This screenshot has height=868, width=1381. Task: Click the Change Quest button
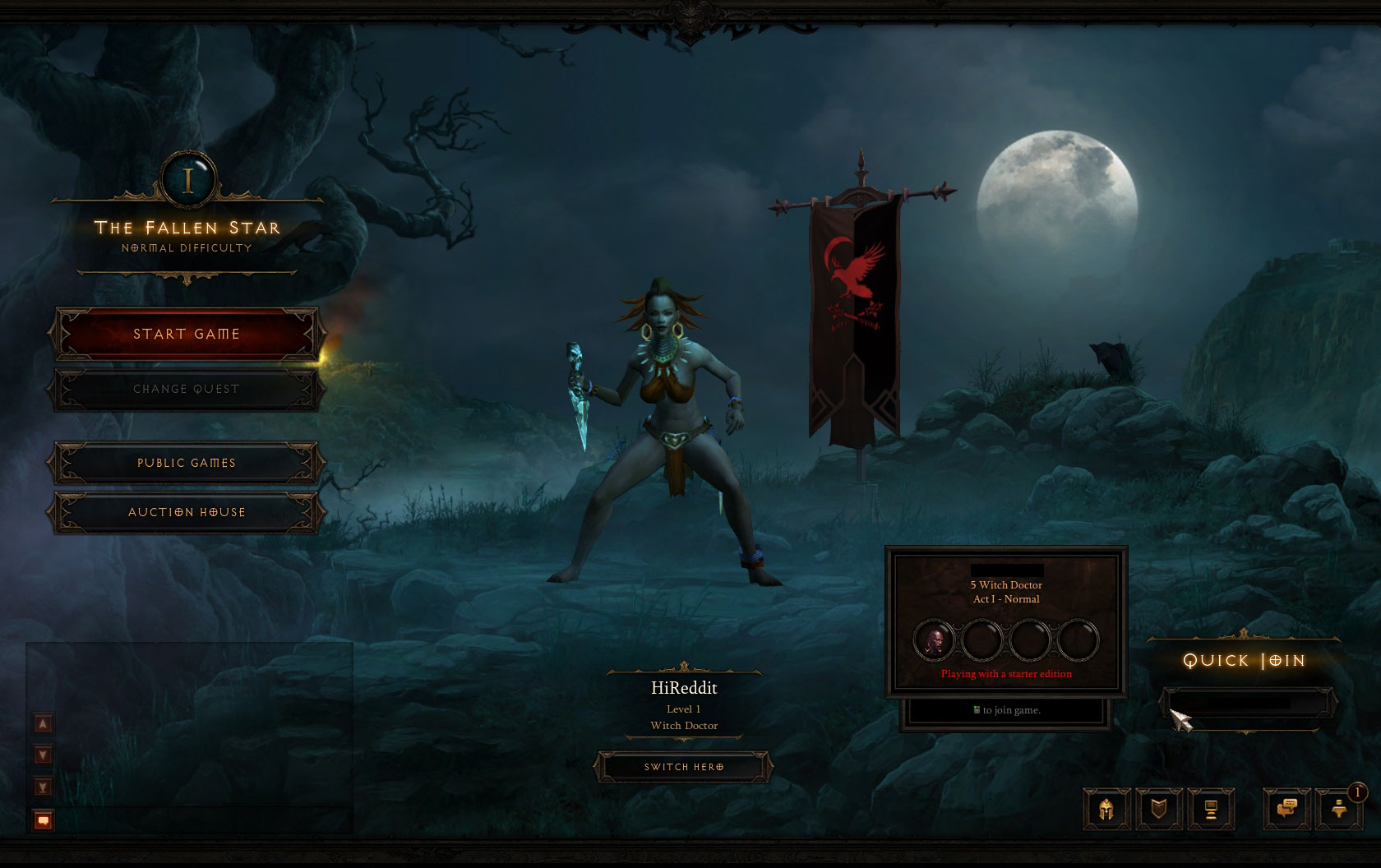(187, 389)
